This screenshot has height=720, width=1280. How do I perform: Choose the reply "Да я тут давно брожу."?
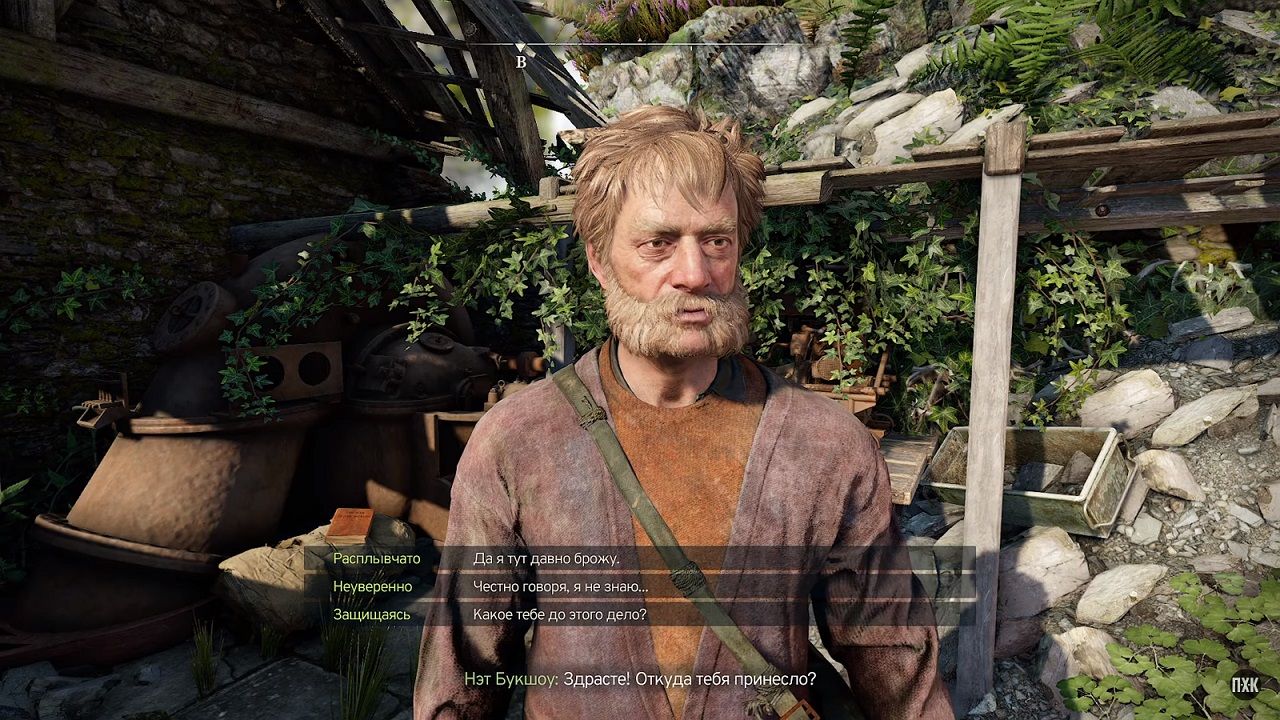coord(546,558)
